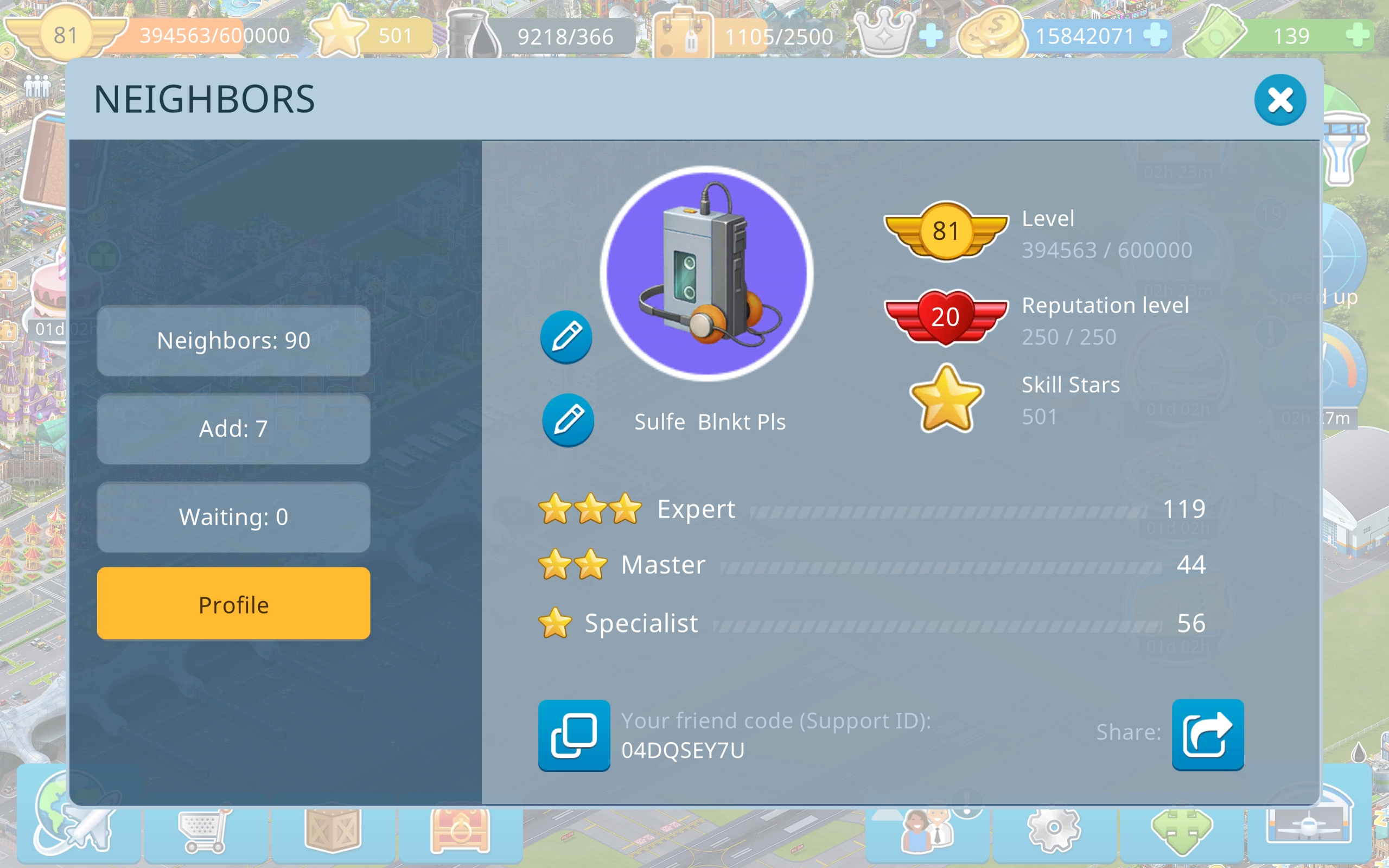Image resolution: width=1389 pixels, height=868 pixels.
Task: Share your friend code
Action: point(1208,735)
